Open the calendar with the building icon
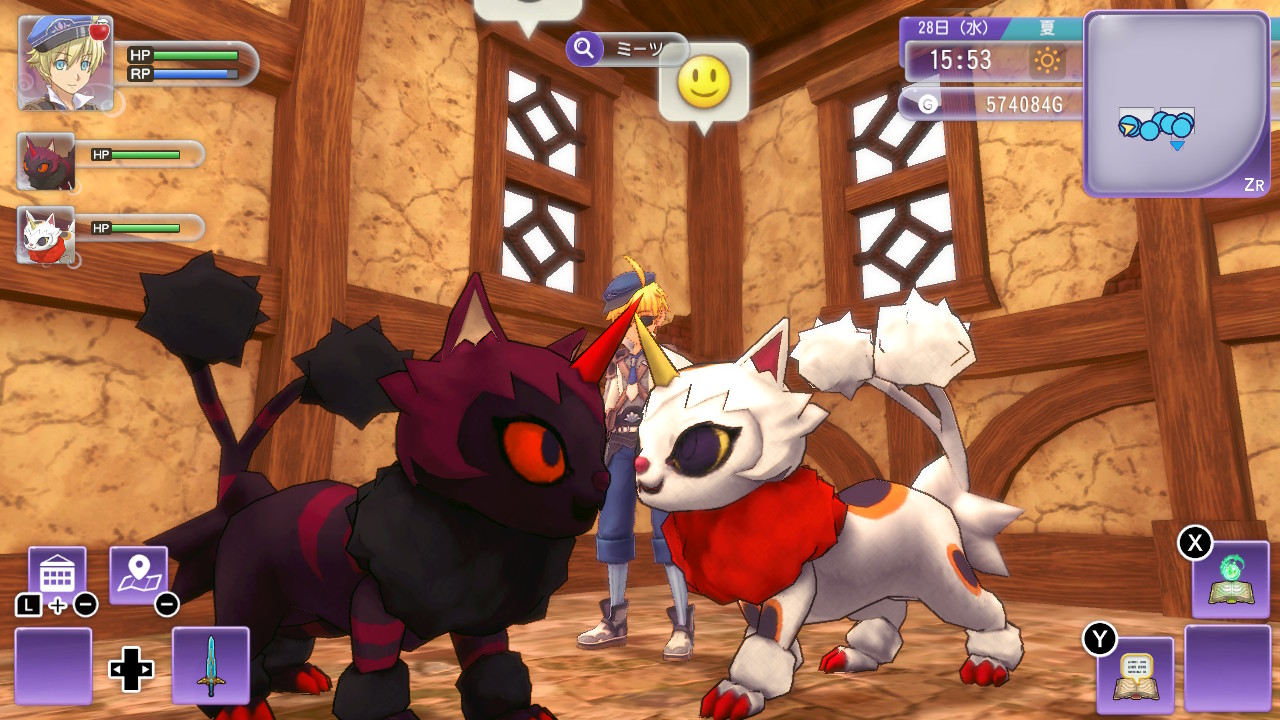 pos(59,570)
